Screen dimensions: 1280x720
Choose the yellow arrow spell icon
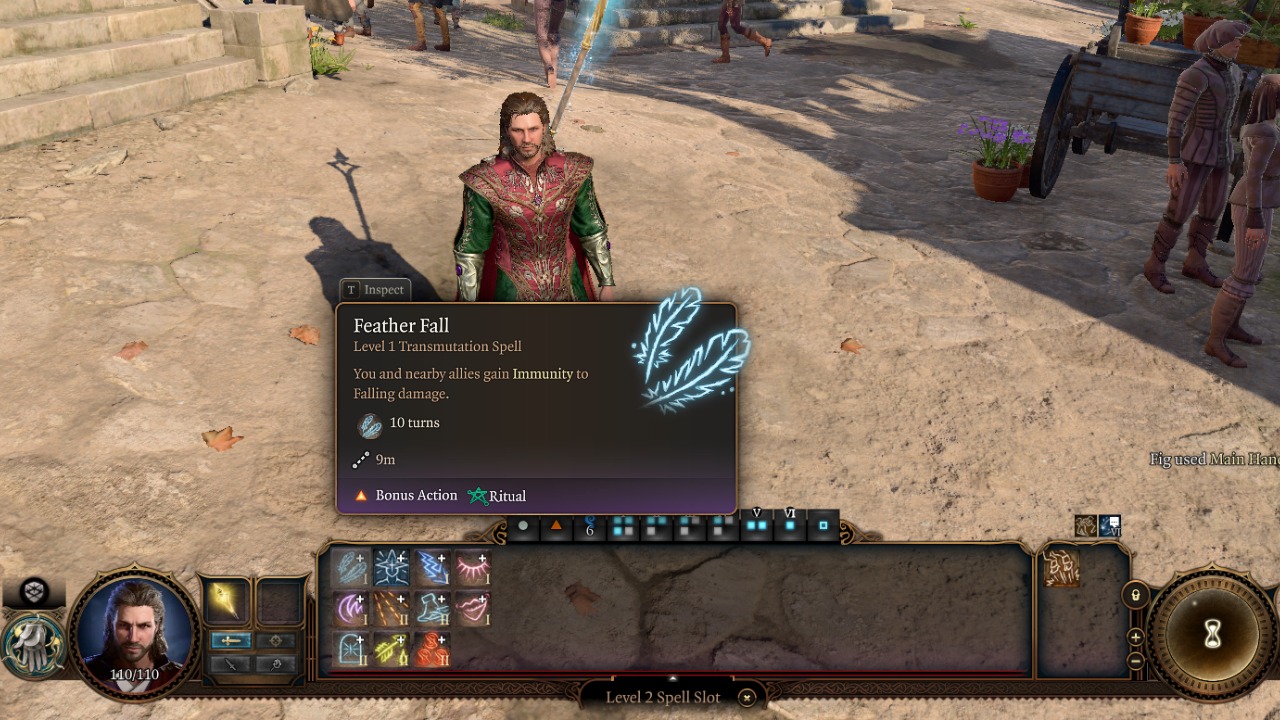391,649
